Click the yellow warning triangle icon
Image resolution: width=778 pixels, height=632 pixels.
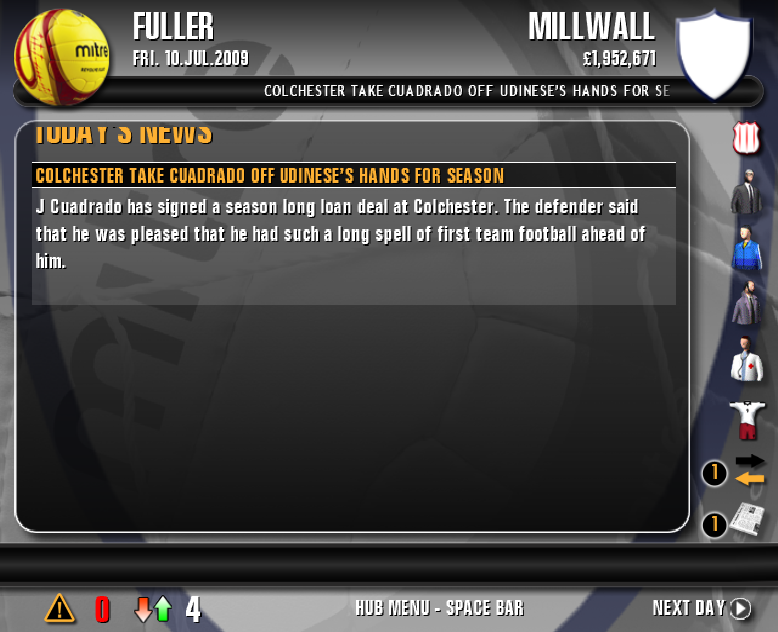[60, 607]
